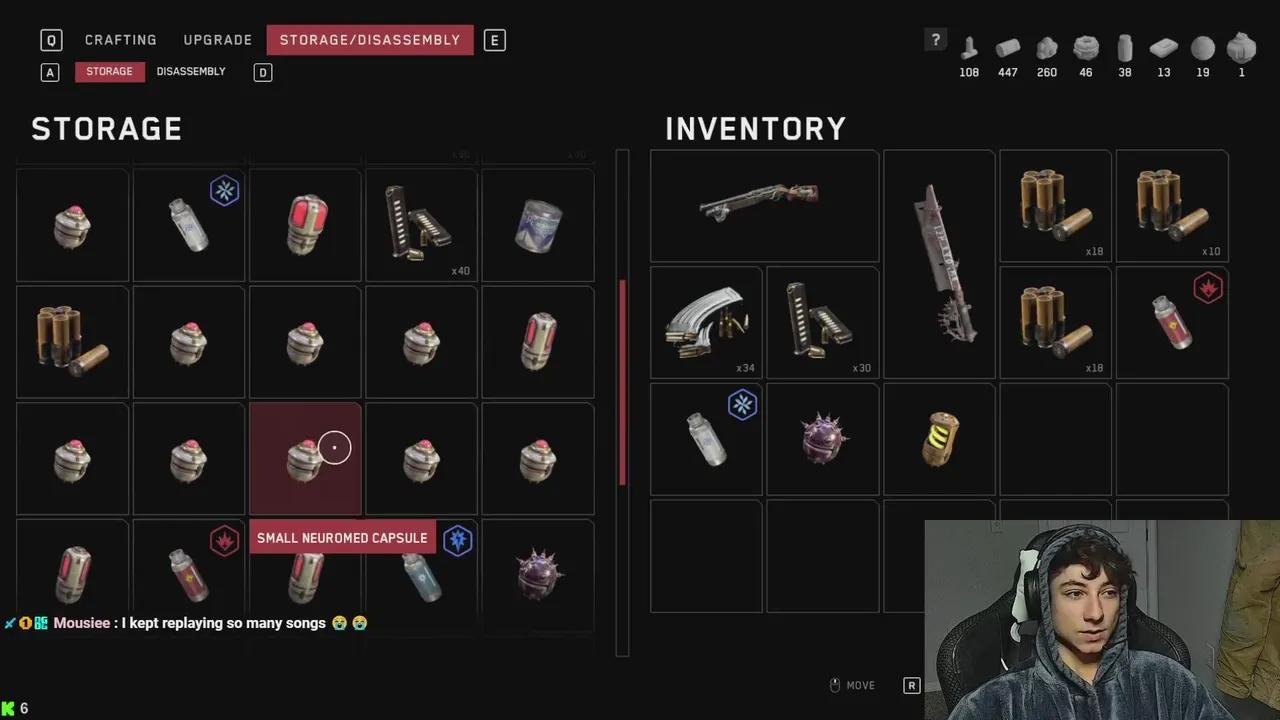
Task: Switch to the Crafting tab
Action: (120, 40)
